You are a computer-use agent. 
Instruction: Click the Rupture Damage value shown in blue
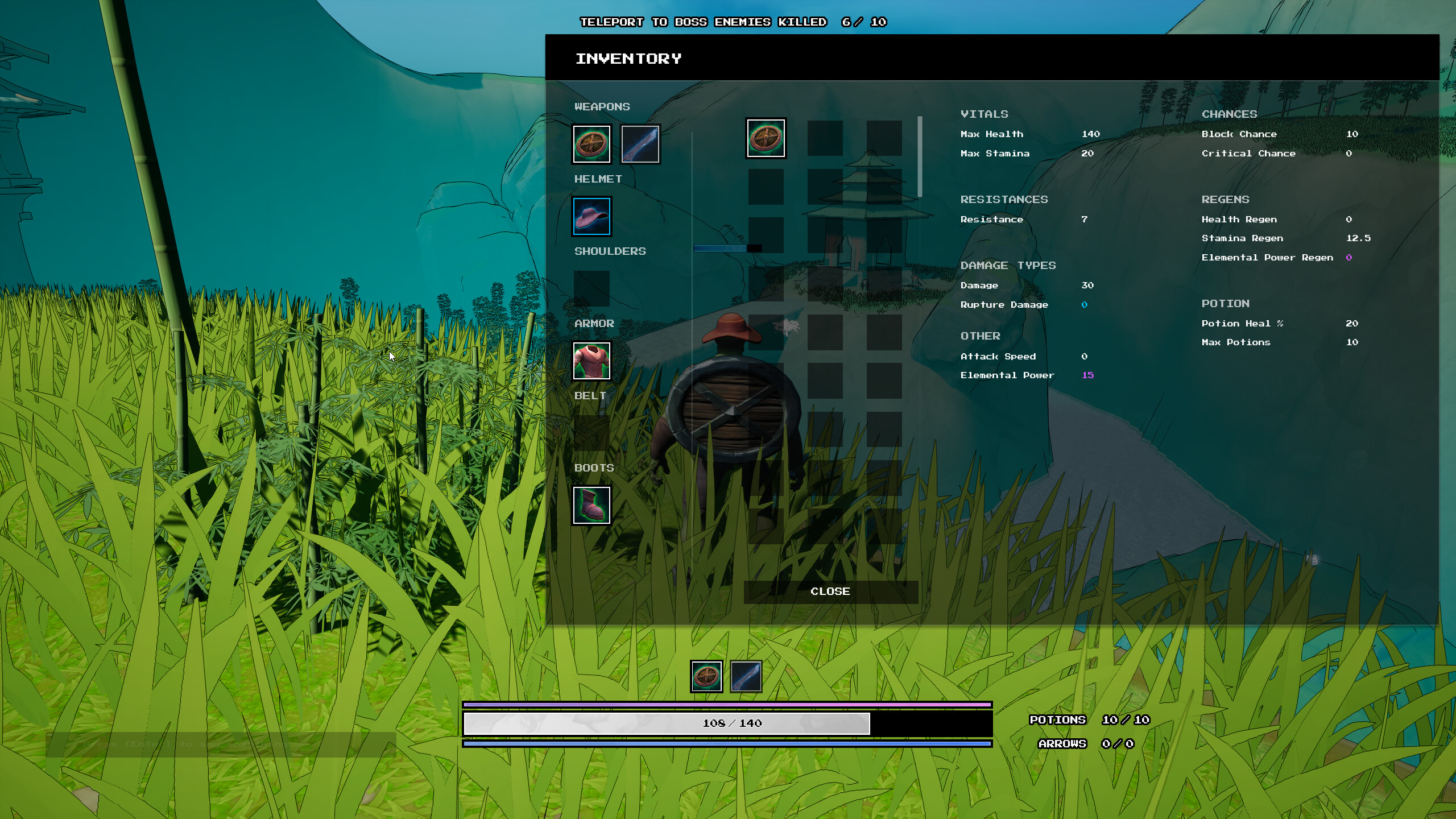point(1086,304)
